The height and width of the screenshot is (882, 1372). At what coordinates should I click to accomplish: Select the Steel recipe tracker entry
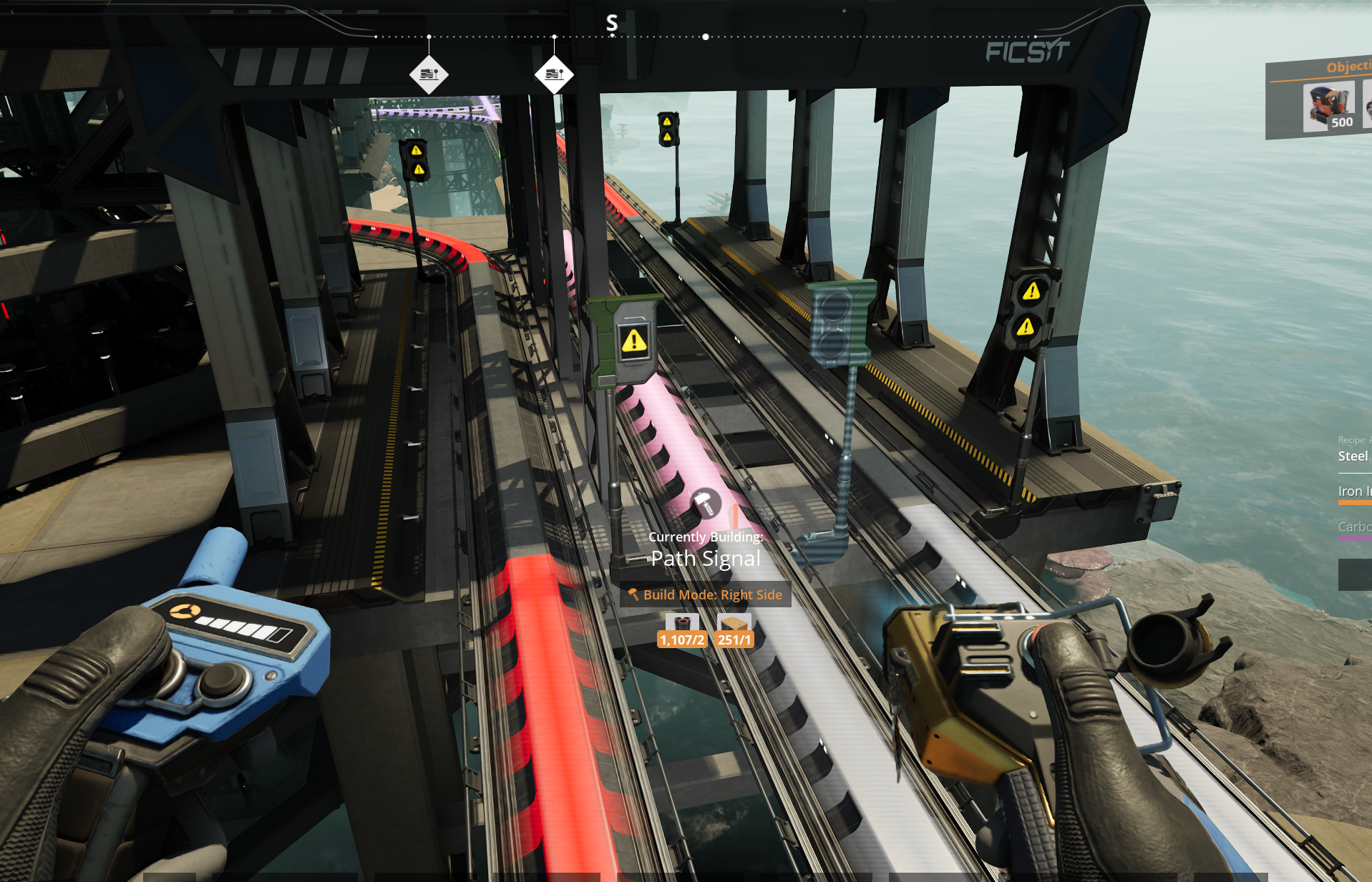tap(1353, 456)
